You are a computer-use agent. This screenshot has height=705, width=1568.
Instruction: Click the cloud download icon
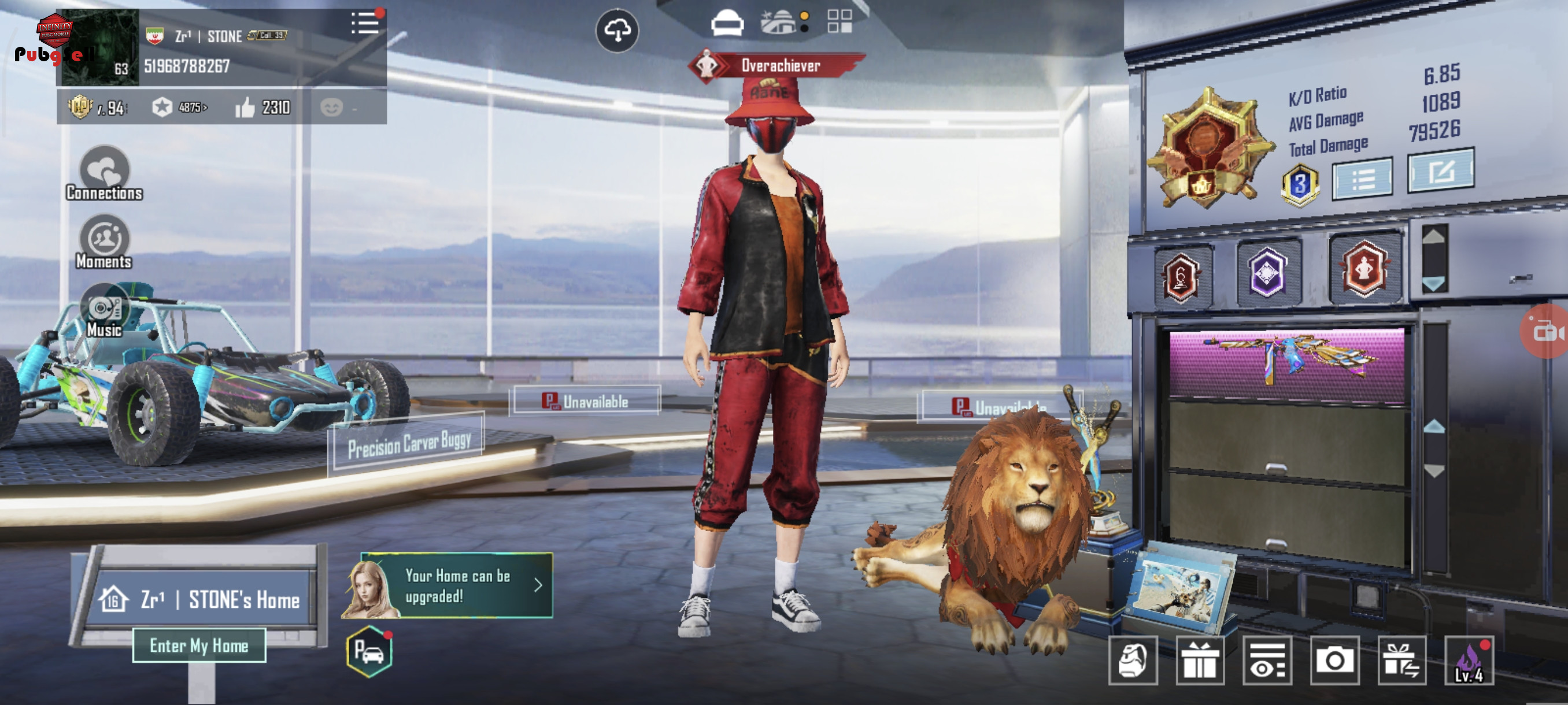[x=616, y=30]
